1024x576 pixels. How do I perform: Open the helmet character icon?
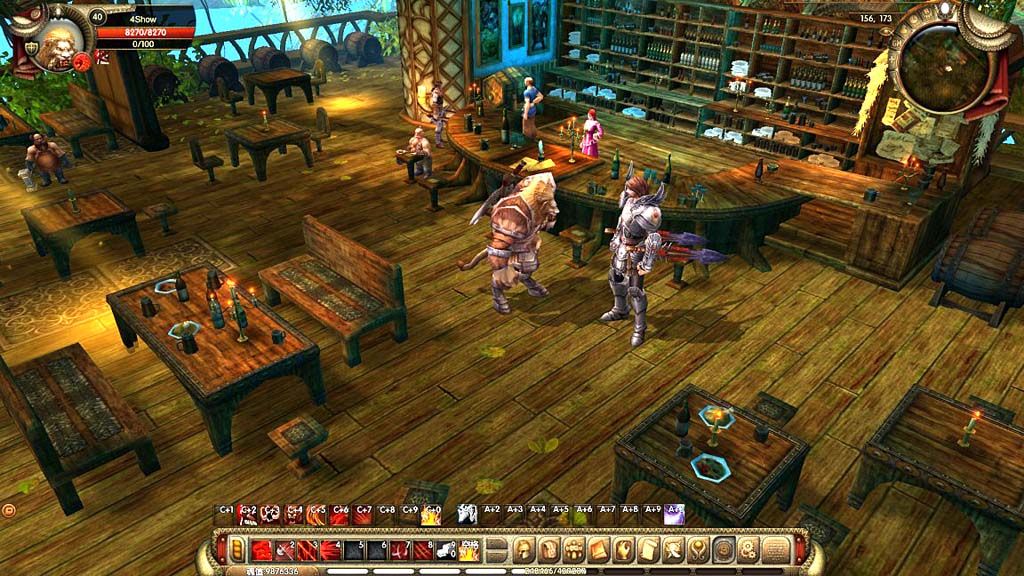[x=523, y=549]
